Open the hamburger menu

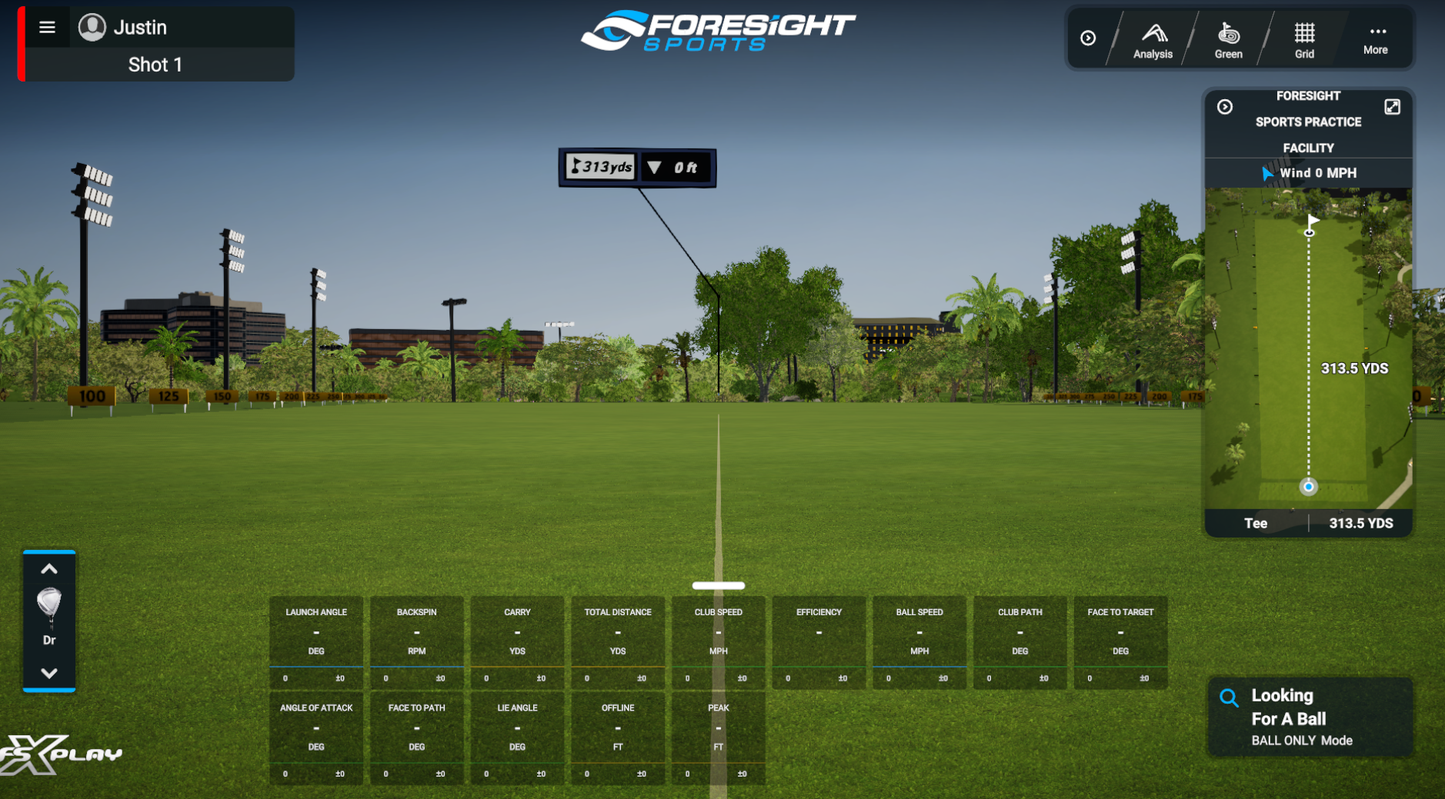click(46, 26)
